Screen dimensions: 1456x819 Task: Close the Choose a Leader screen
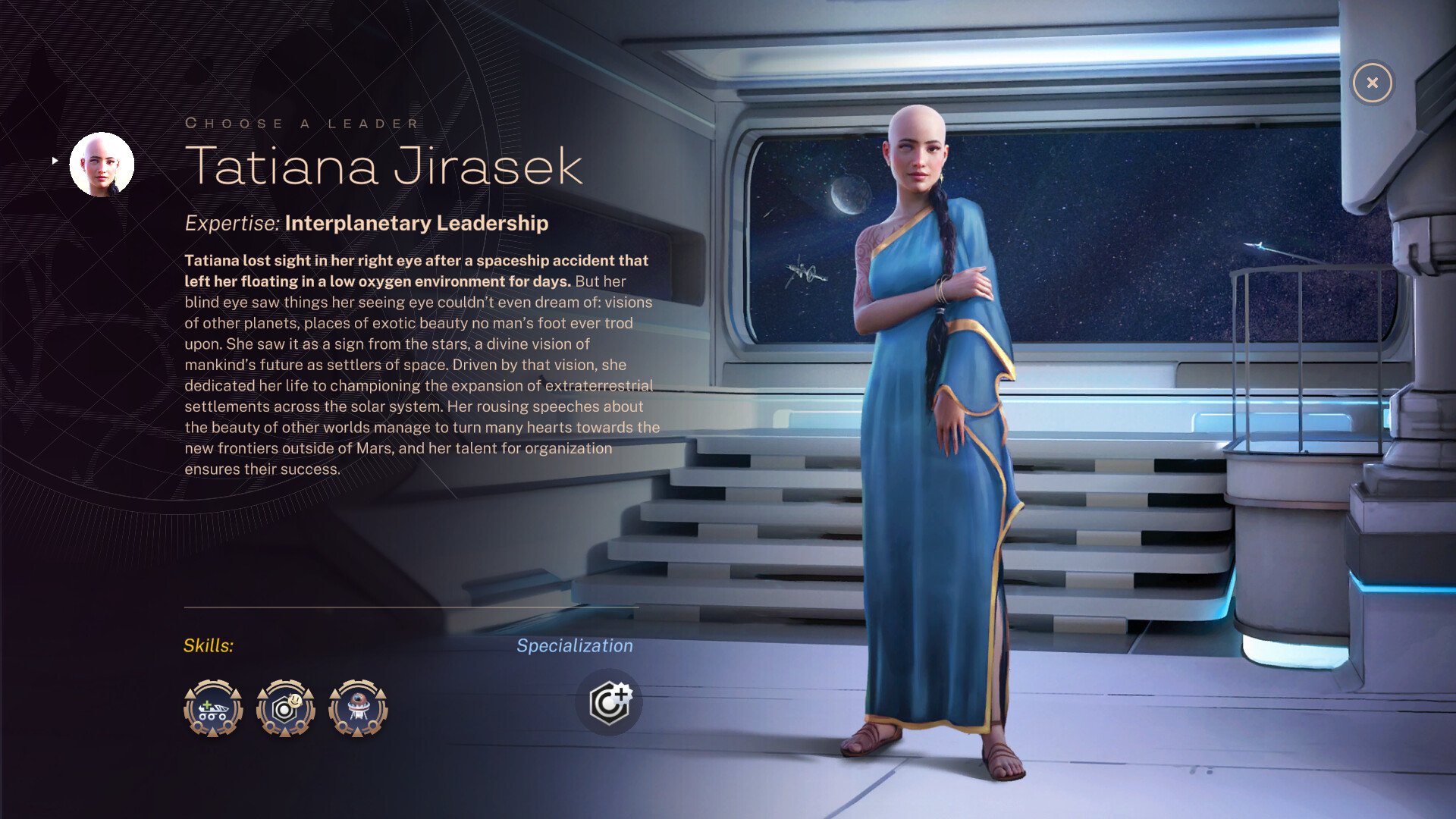pos(1372,83)
